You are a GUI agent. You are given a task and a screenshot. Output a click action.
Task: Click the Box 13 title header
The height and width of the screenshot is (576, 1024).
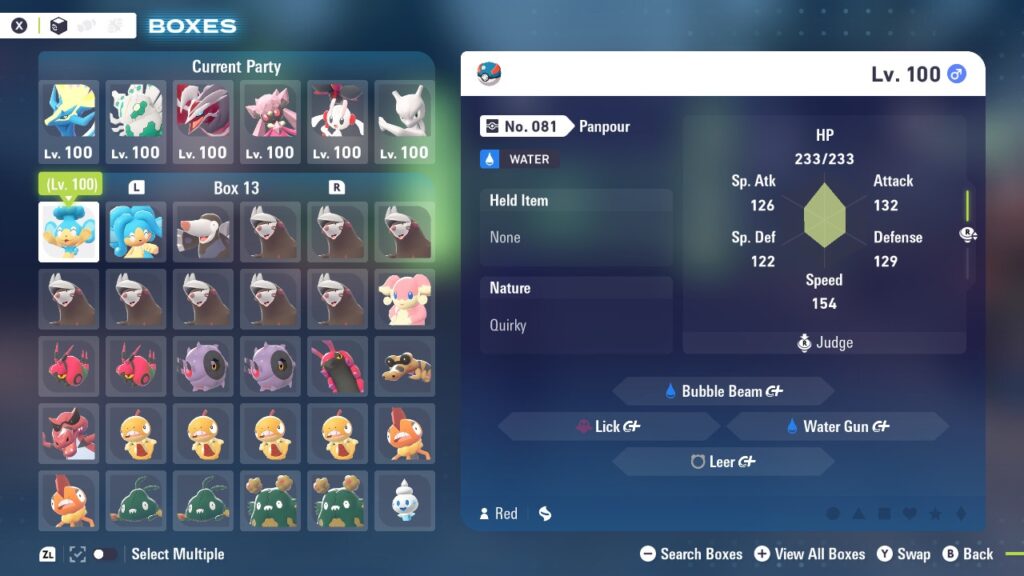(236, 188)
